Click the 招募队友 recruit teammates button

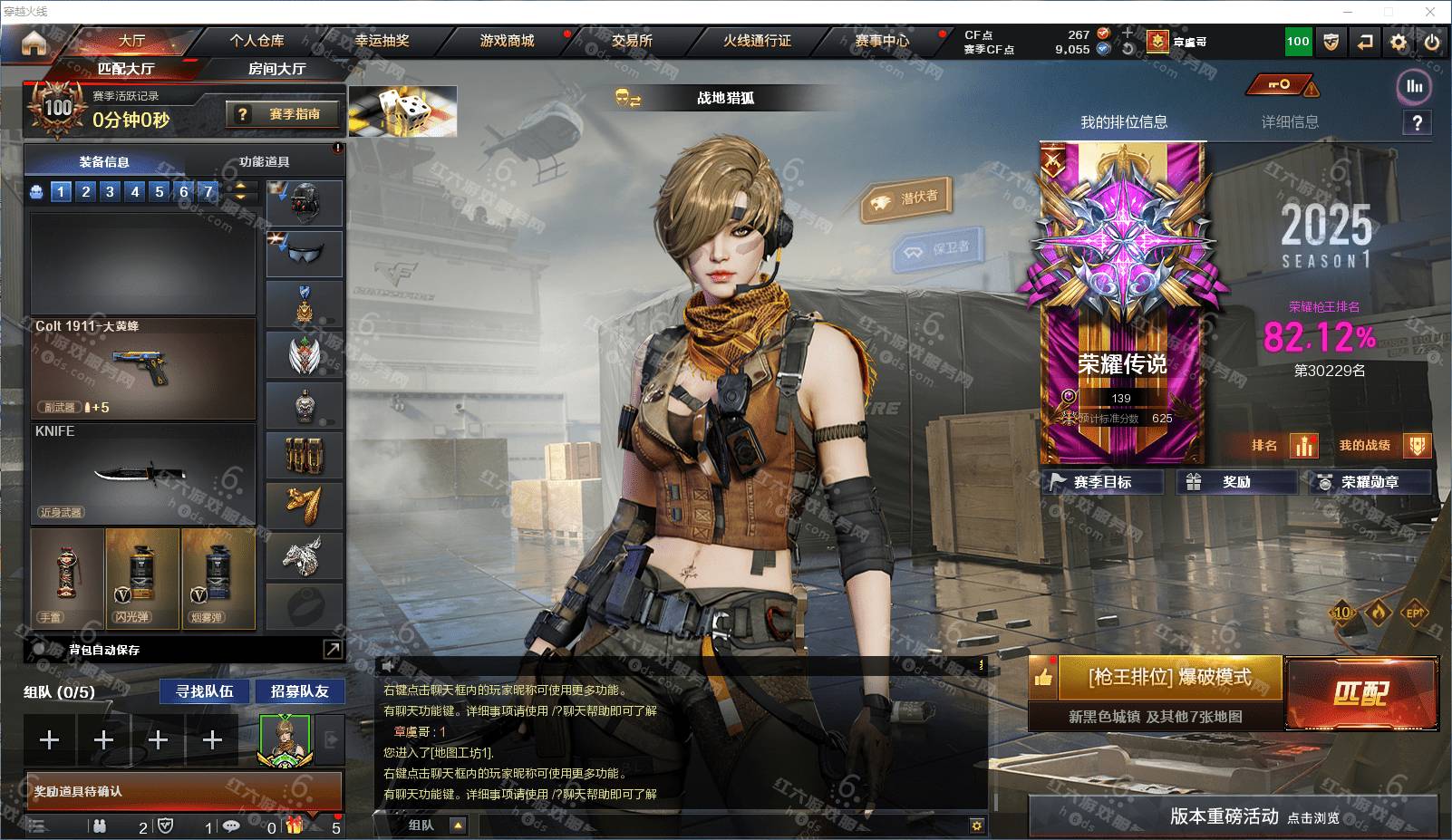(300, 691)
